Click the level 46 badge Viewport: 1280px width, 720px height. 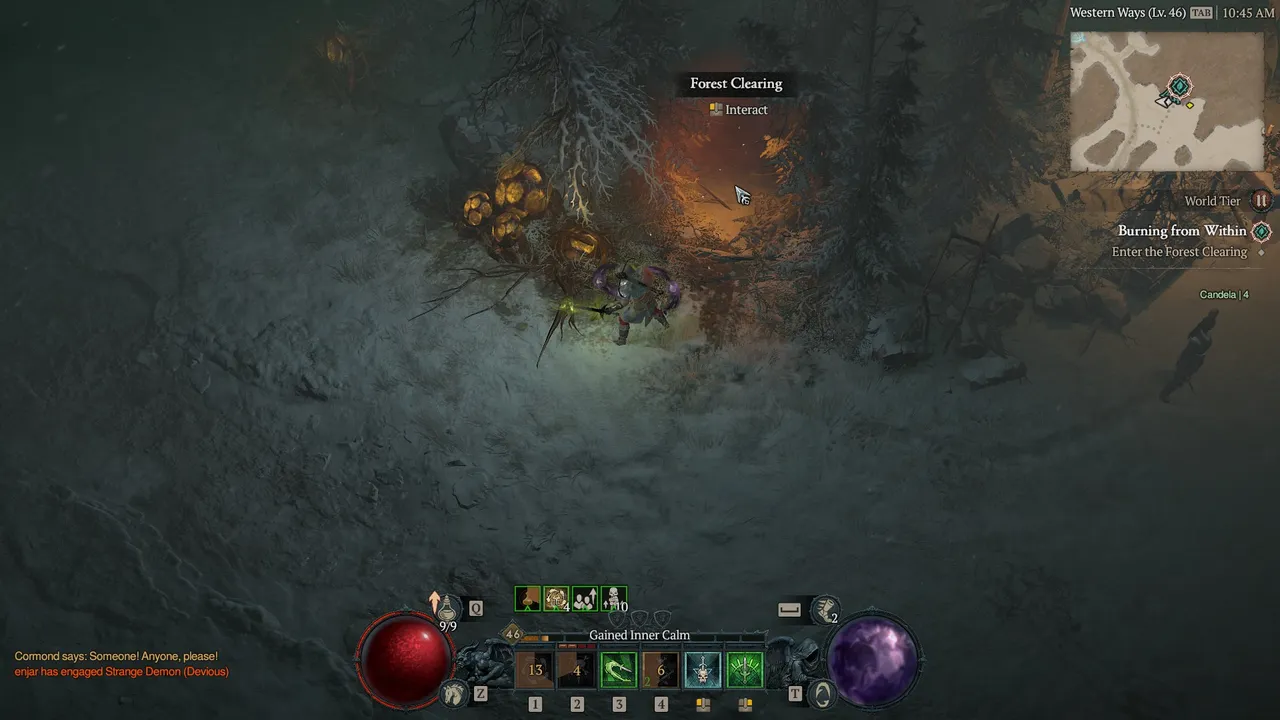coord(513,634)
